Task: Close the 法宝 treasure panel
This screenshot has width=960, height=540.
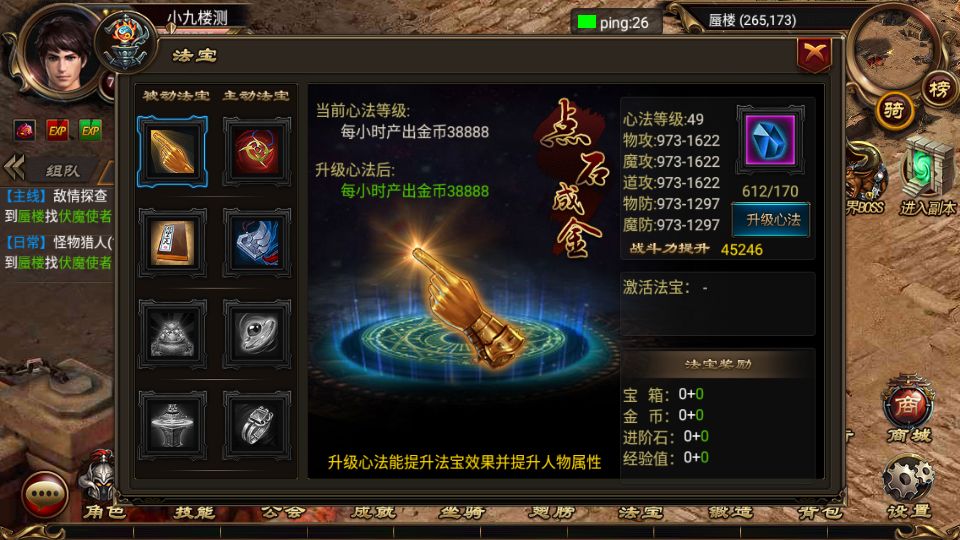Action: [x=814, y=55]
